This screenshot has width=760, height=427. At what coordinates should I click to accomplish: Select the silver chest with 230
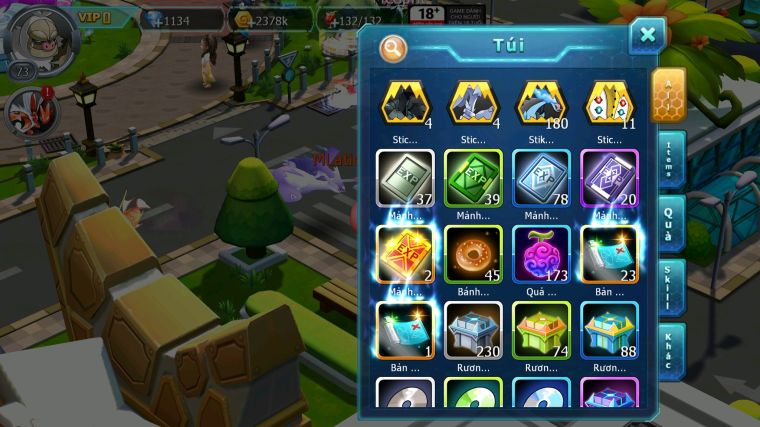(x=473, y=330)
